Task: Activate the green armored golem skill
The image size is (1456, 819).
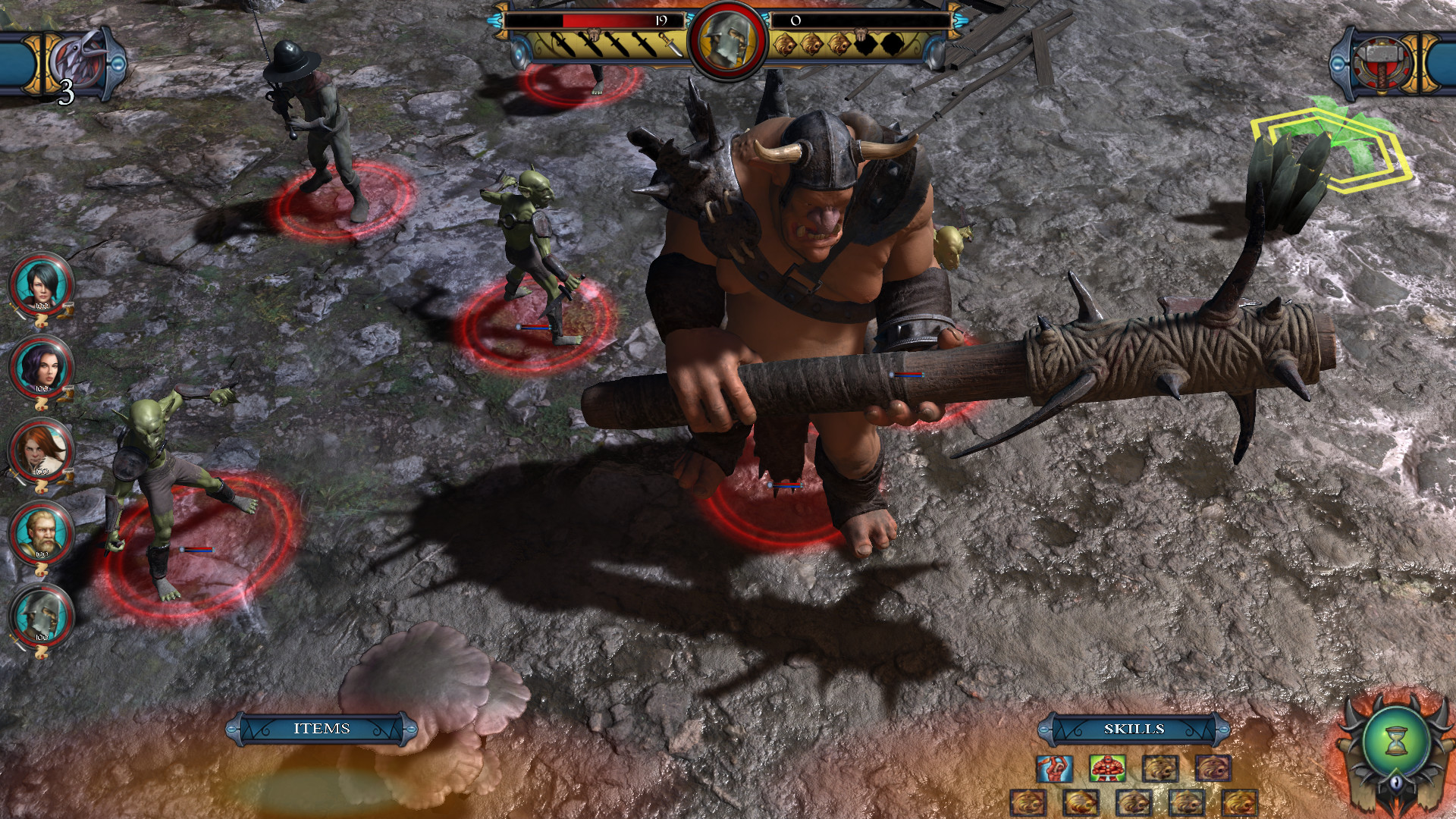Action: [x=1107, y=768]
